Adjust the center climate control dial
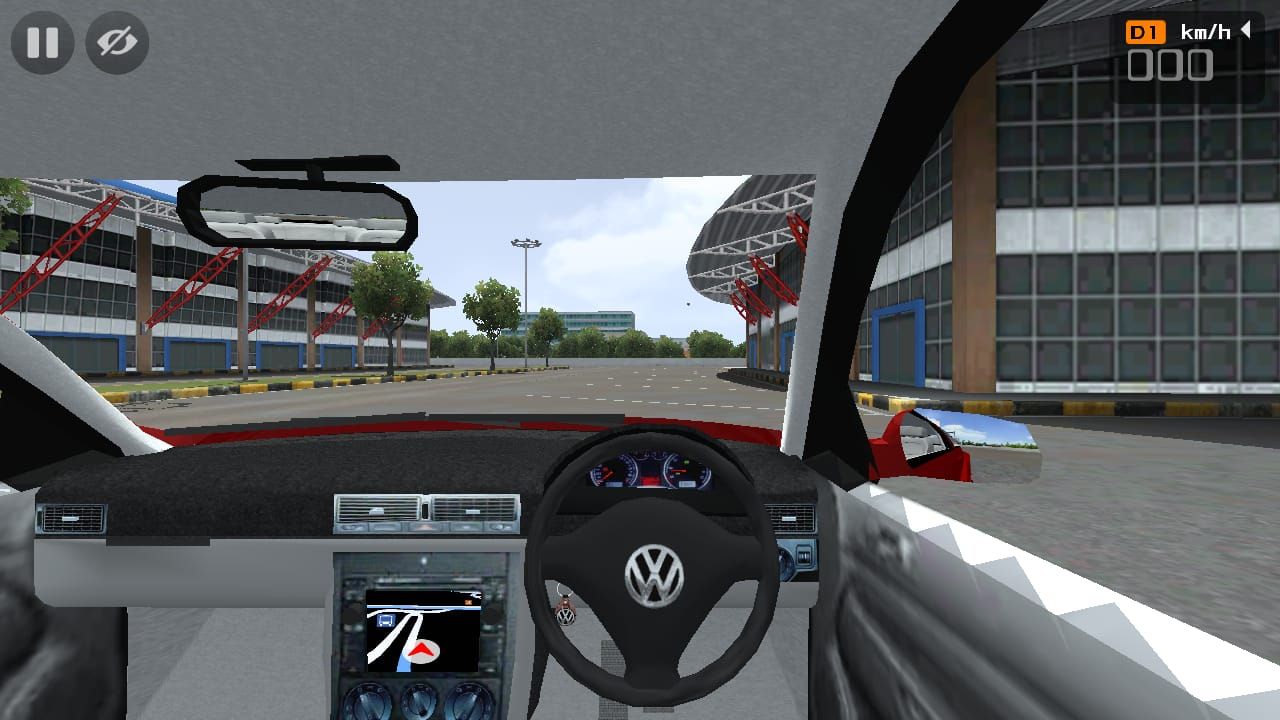Image resolution: width=1280 pixels, height=720 pixels. (x=418, y=700)
